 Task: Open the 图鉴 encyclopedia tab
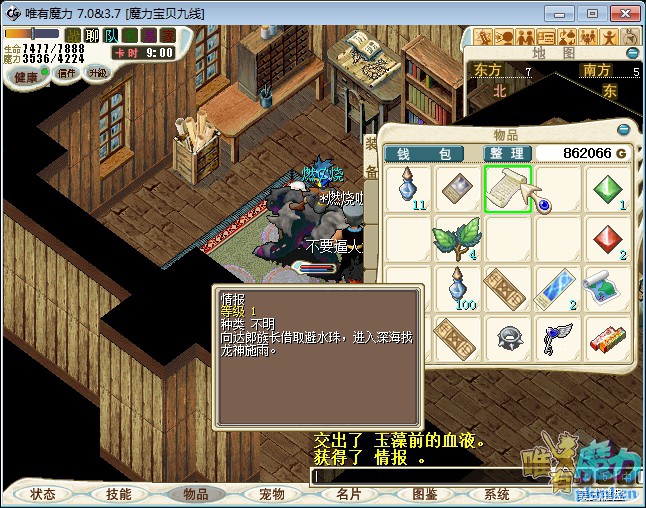point(425,494)
